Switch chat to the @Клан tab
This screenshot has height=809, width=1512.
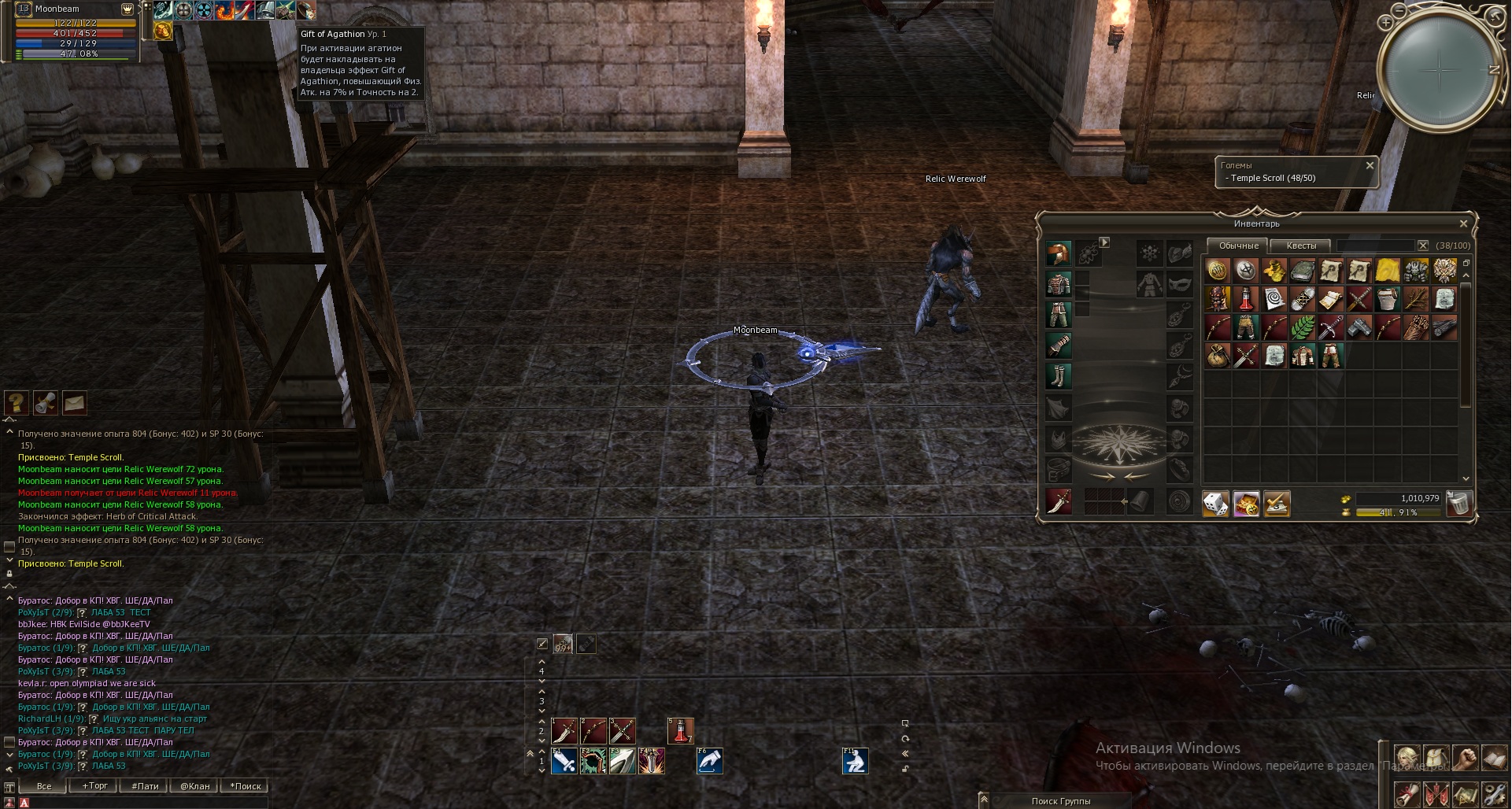click(194, 785)
